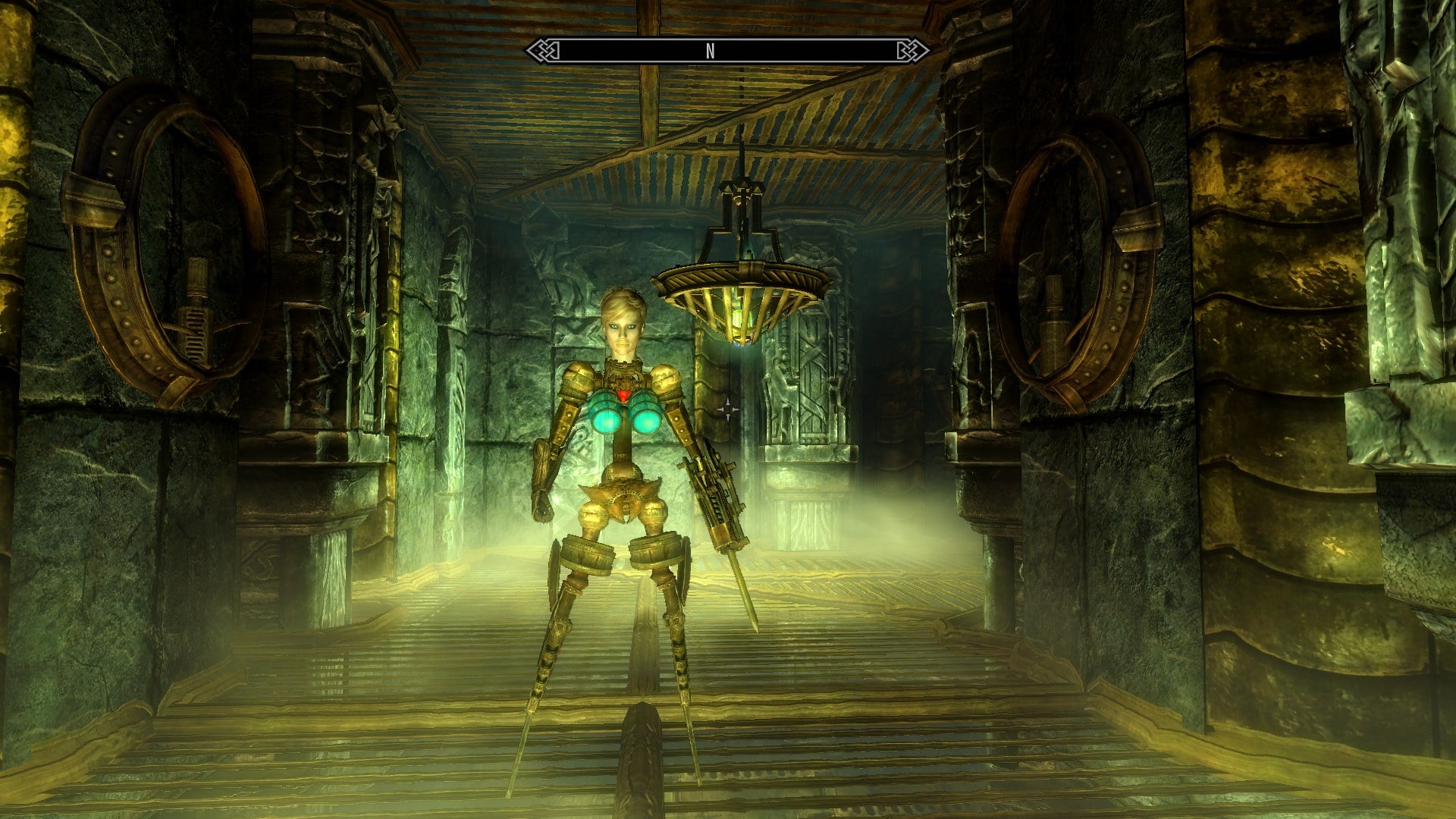Click the crosshair reticle near screen center

point(730,409)
